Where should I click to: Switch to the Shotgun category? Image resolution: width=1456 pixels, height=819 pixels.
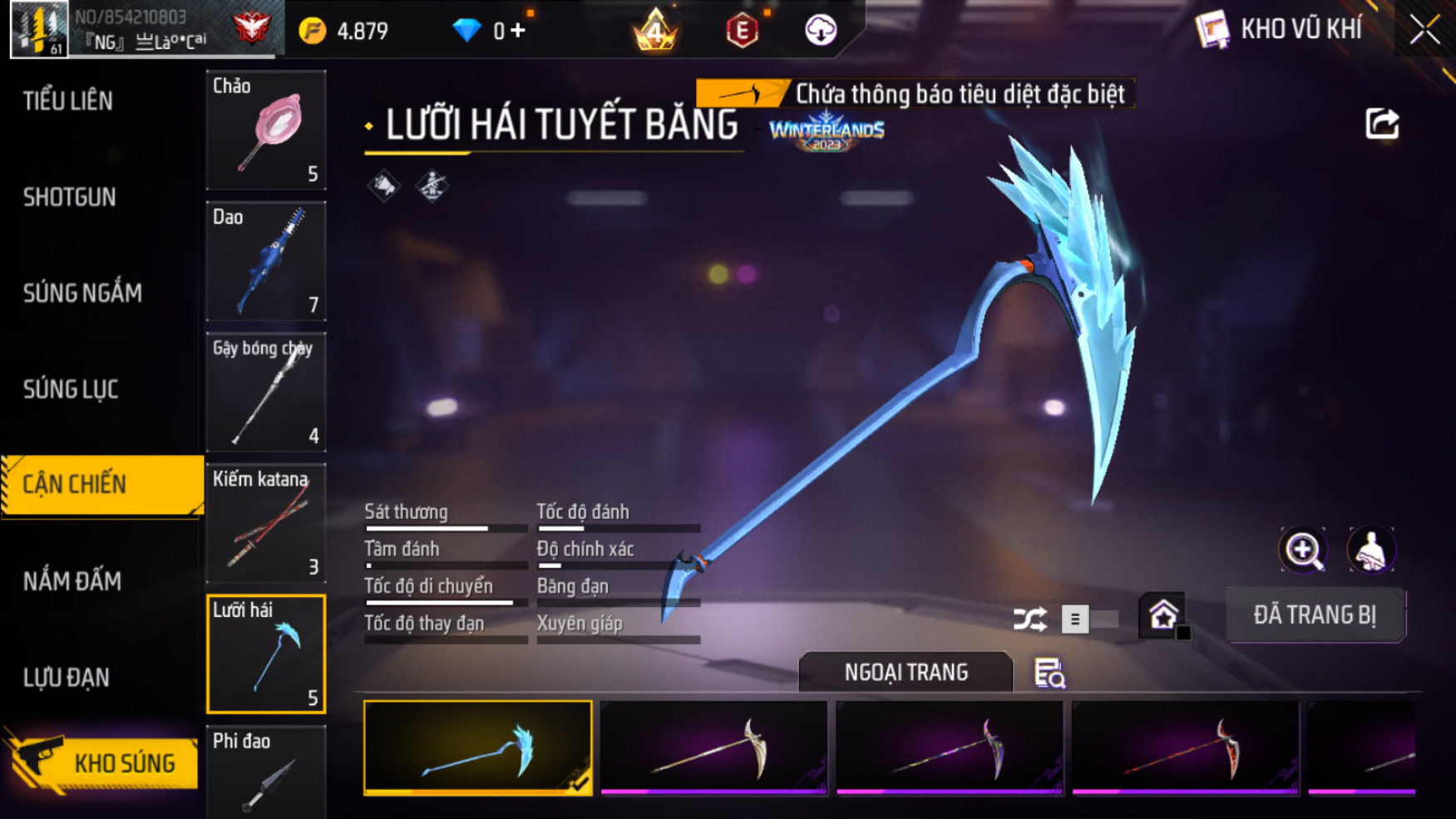tap(70, 198)
